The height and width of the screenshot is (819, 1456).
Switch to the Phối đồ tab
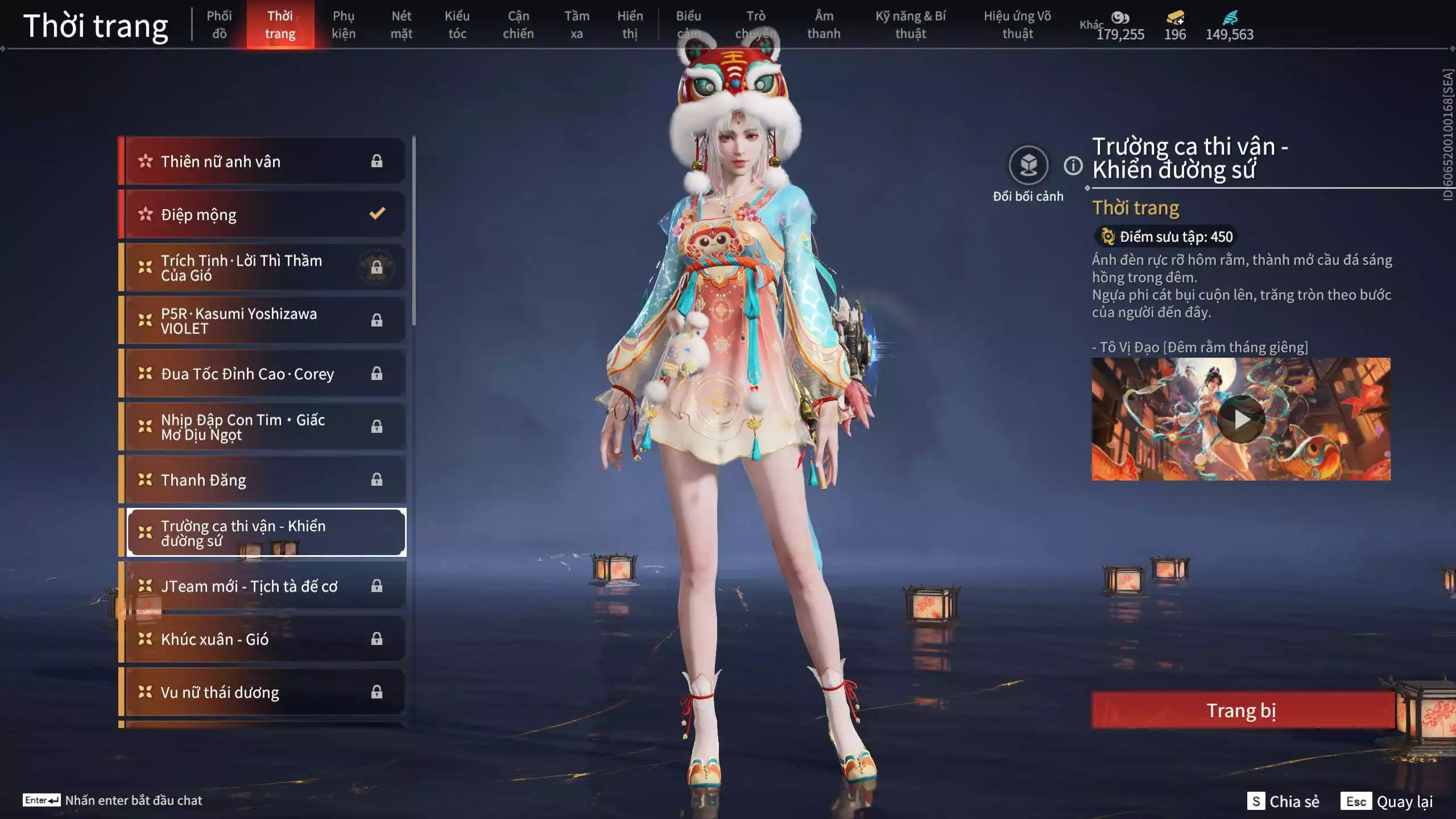219,24
